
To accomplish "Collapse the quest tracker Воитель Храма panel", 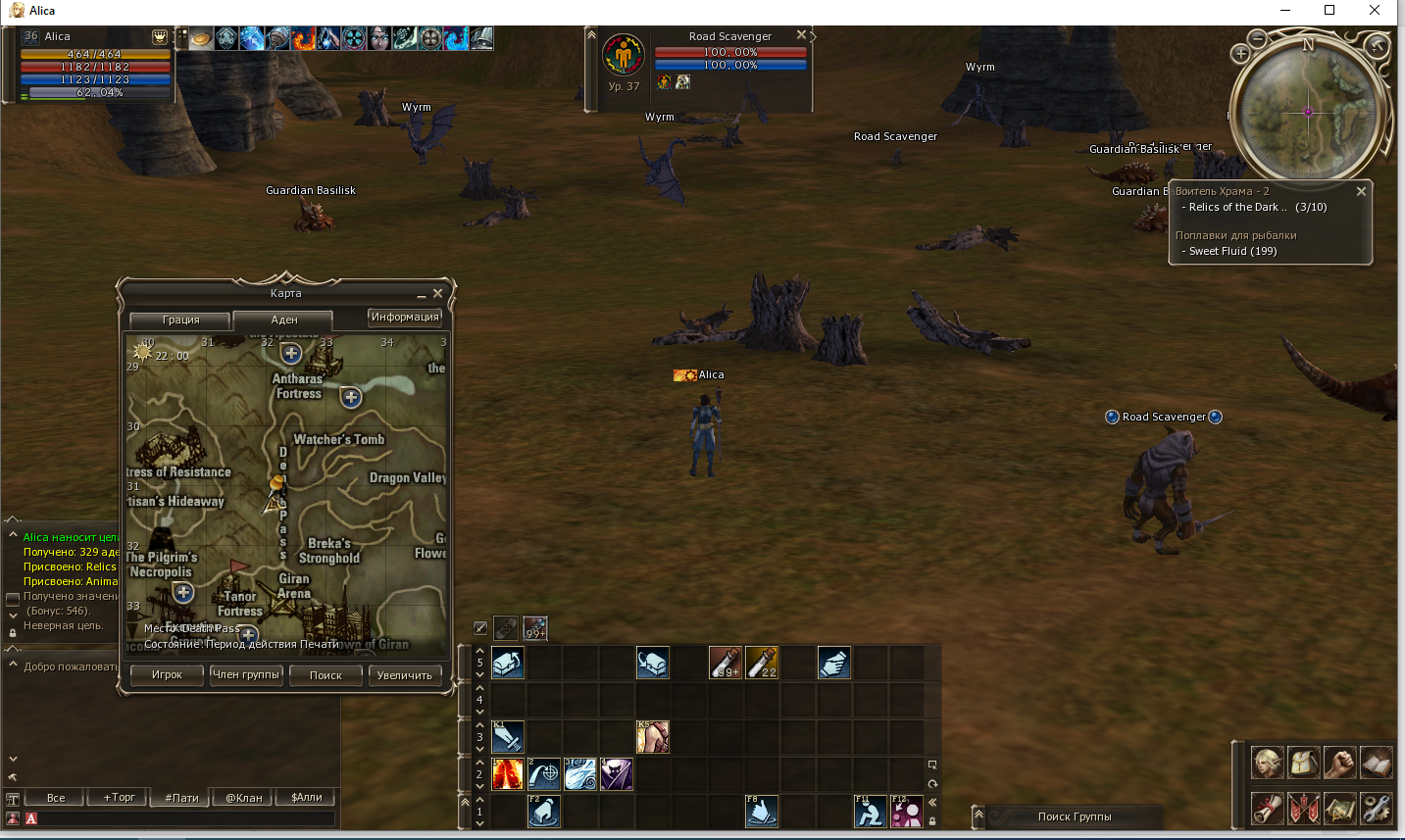I will point(1362,191).
